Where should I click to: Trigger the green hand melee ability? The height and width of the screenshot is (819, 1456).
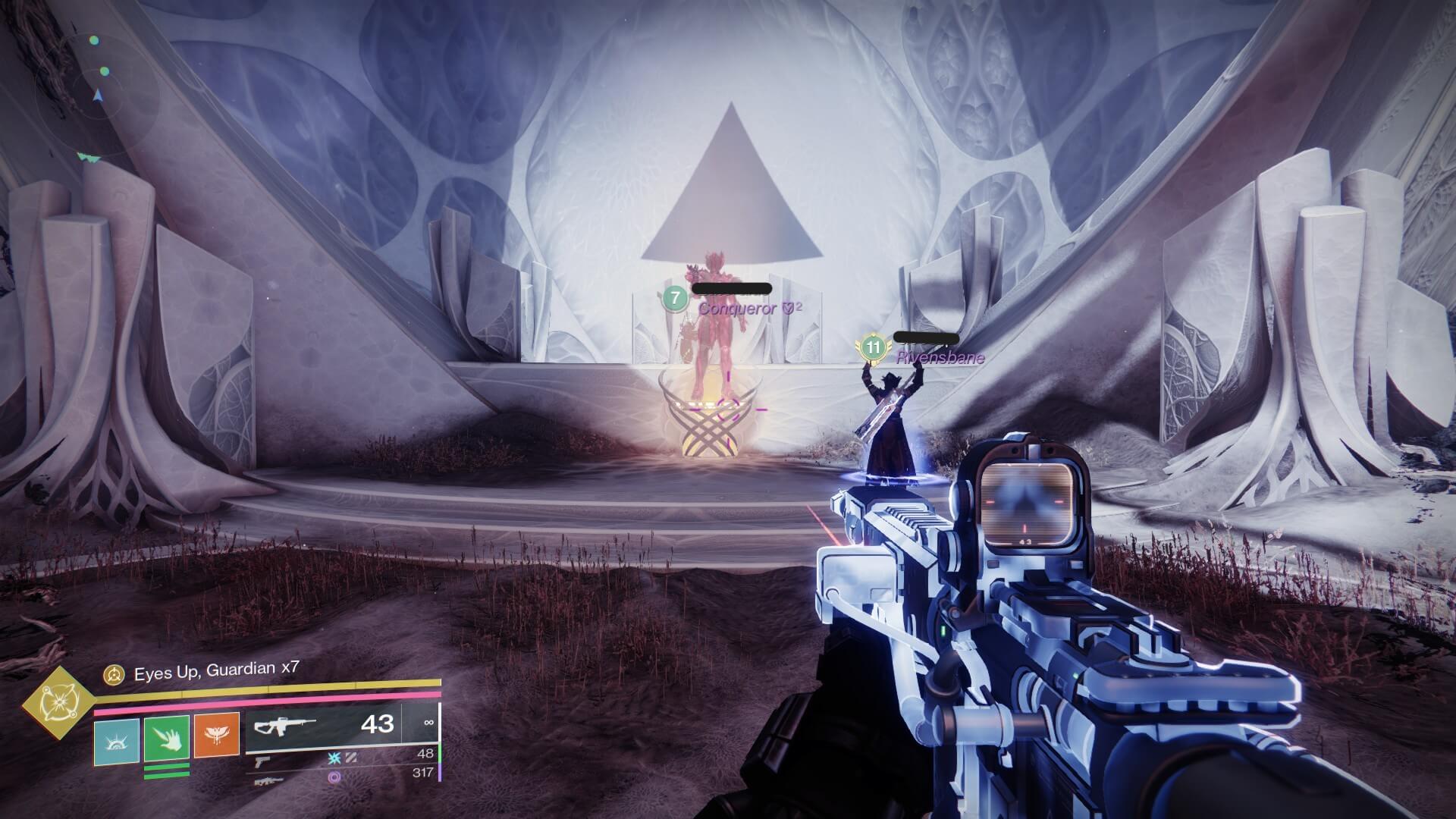coord(166,741)
